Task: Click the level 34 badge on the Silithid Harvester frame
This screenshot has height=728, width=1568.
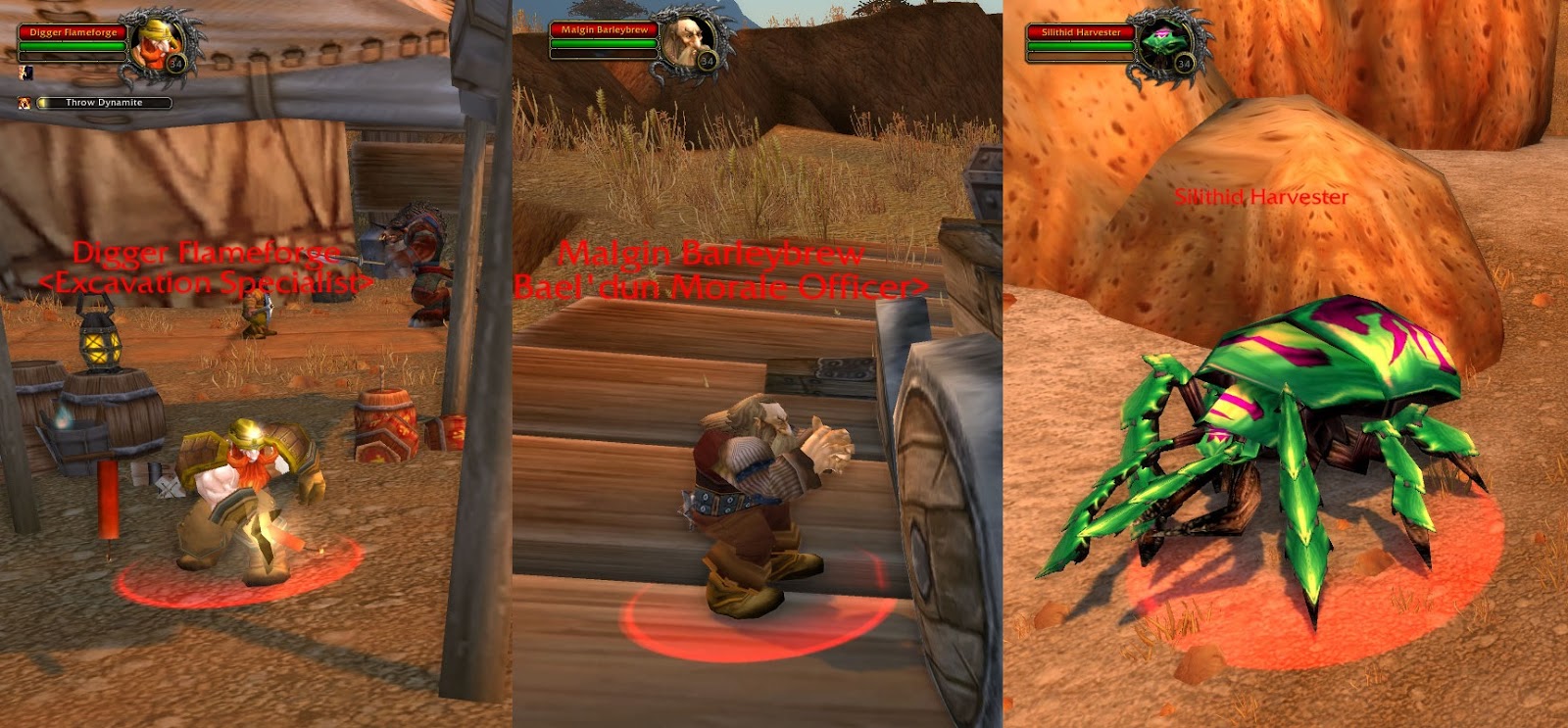Action: pyautogui.click(x=1184, y=65)
